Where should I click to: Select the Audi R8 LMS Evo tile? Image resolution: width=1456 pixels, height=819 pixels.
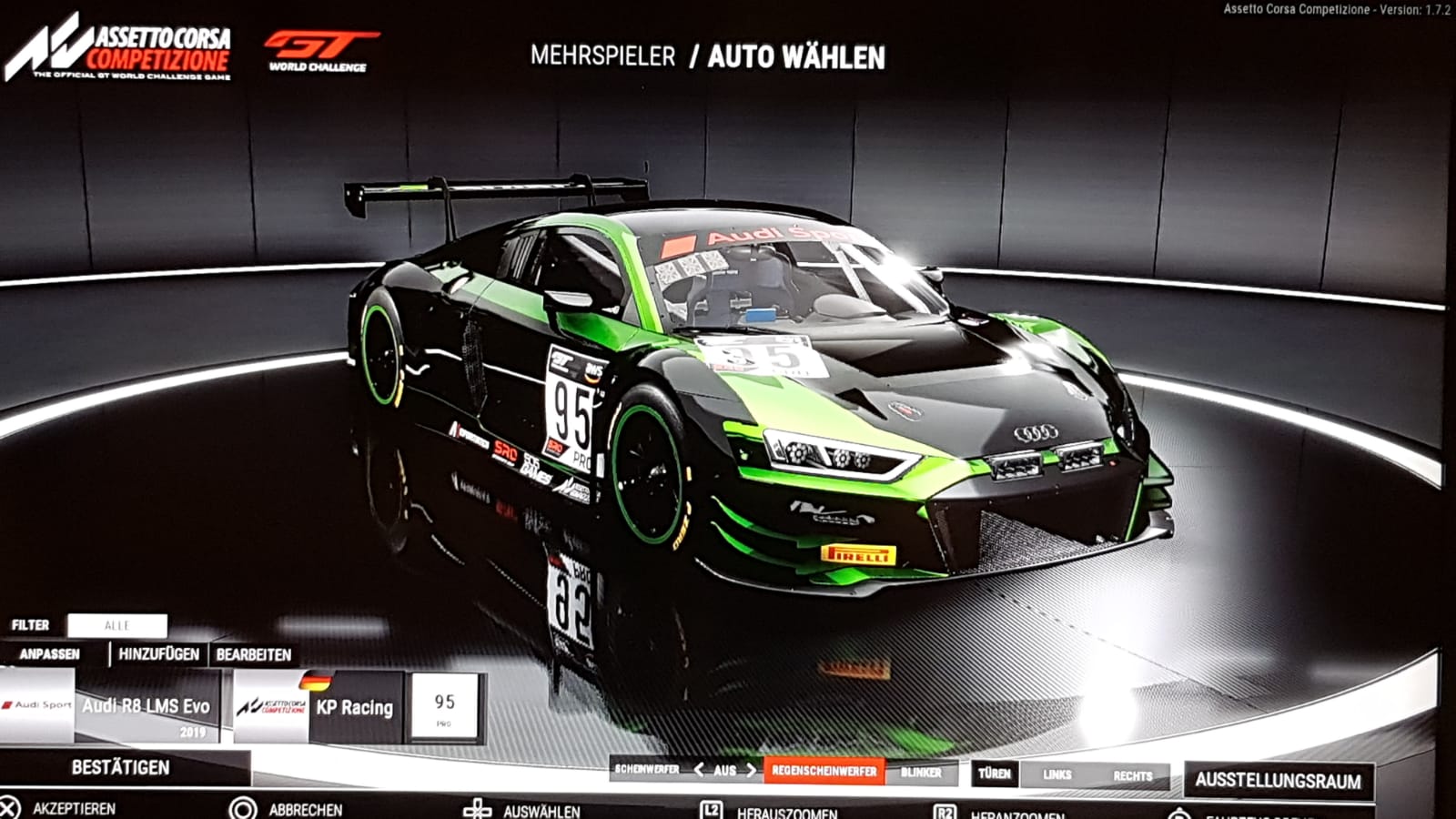click(x=111, y=707)
